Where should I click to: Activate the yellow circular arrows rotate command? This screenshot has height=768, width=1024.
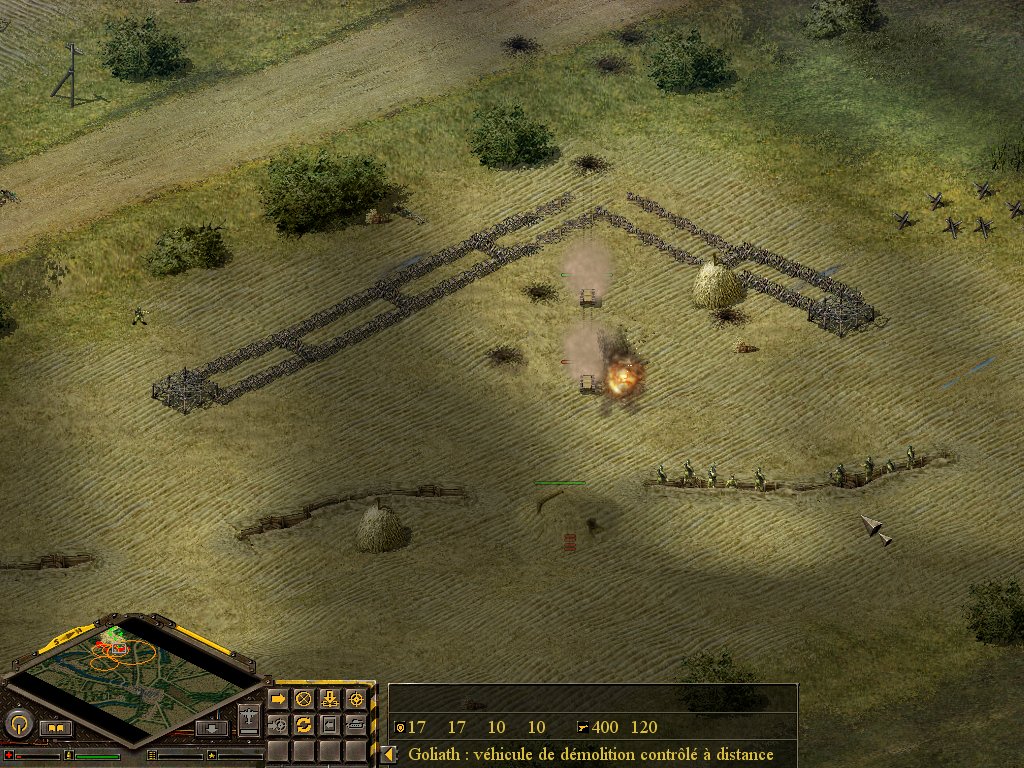(304, 724)
